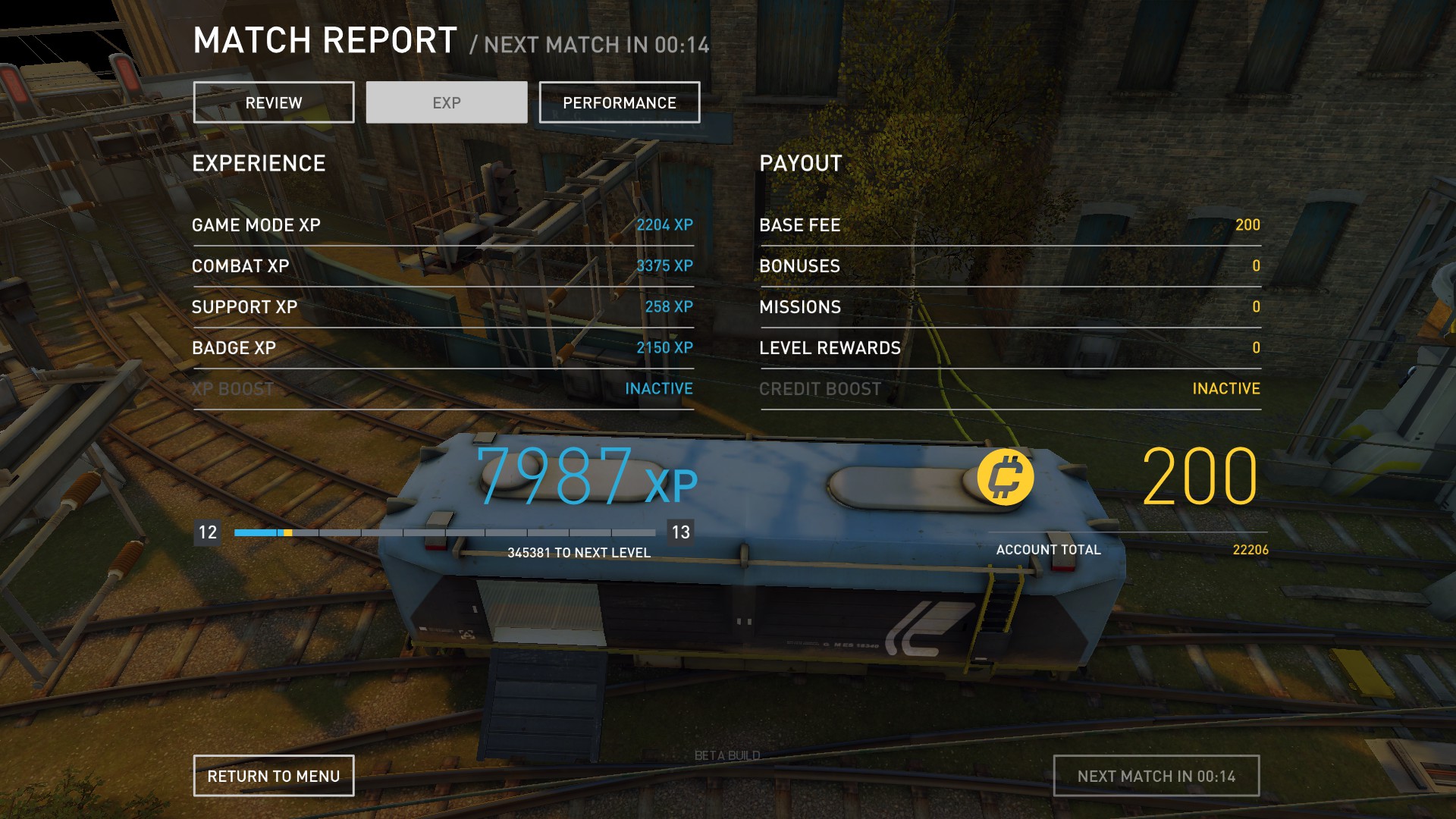1456x819 pixels.
Task: Click the Next Match countdown button
Action: coord(1156,776)
